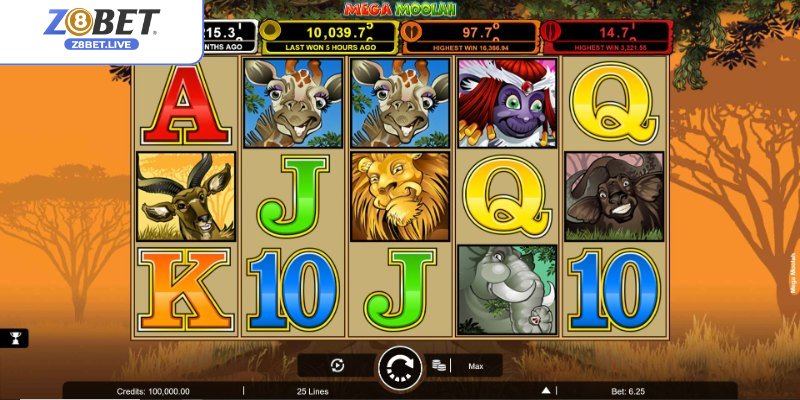Spin the reels with the round arrow button

tap(401, 367)
